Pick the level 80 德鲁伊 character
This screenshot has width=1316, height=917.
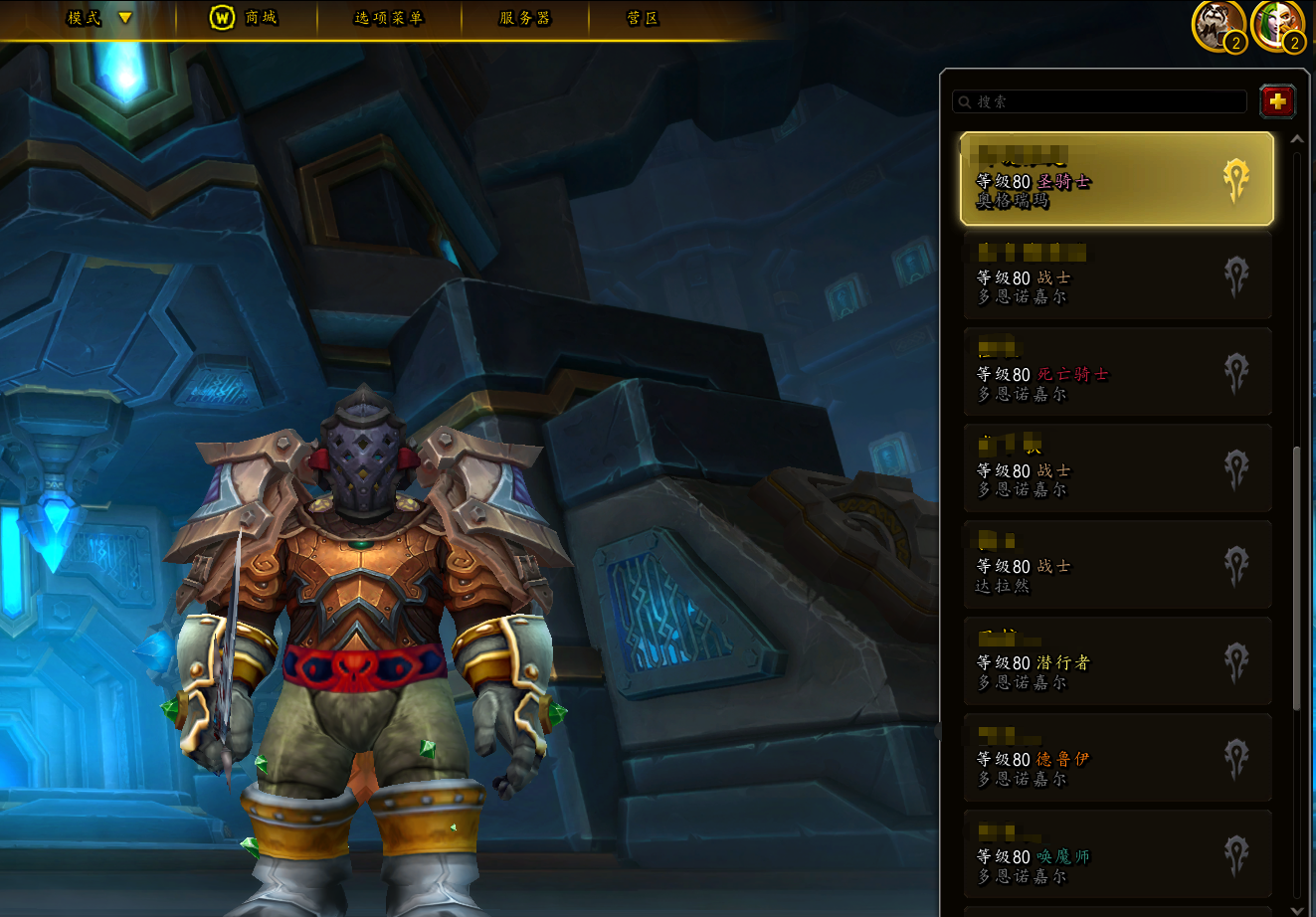pyautogui.click(x=1116, y=758)
